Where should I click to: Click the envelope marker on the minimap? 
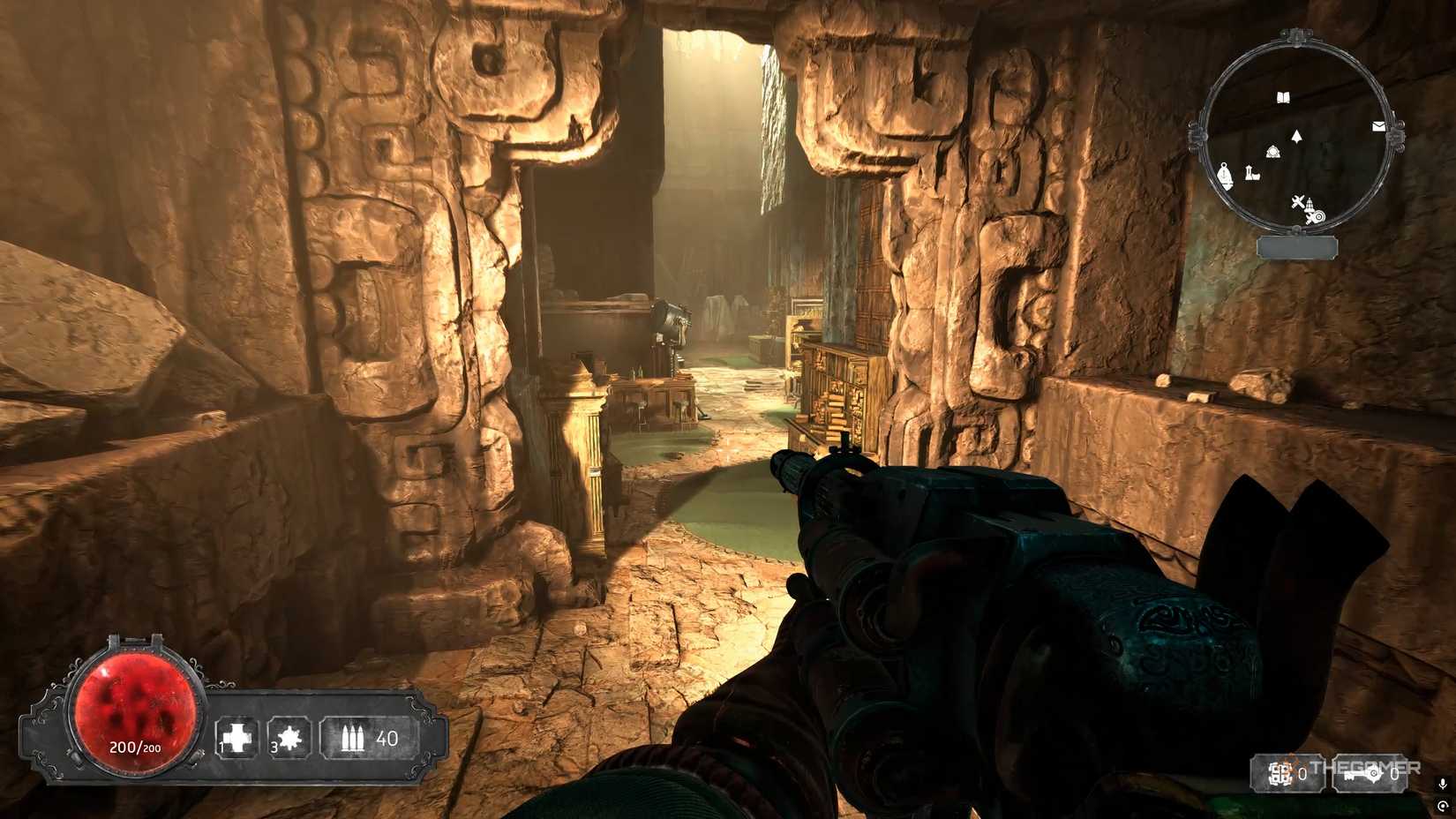[x=1378, y=127]
